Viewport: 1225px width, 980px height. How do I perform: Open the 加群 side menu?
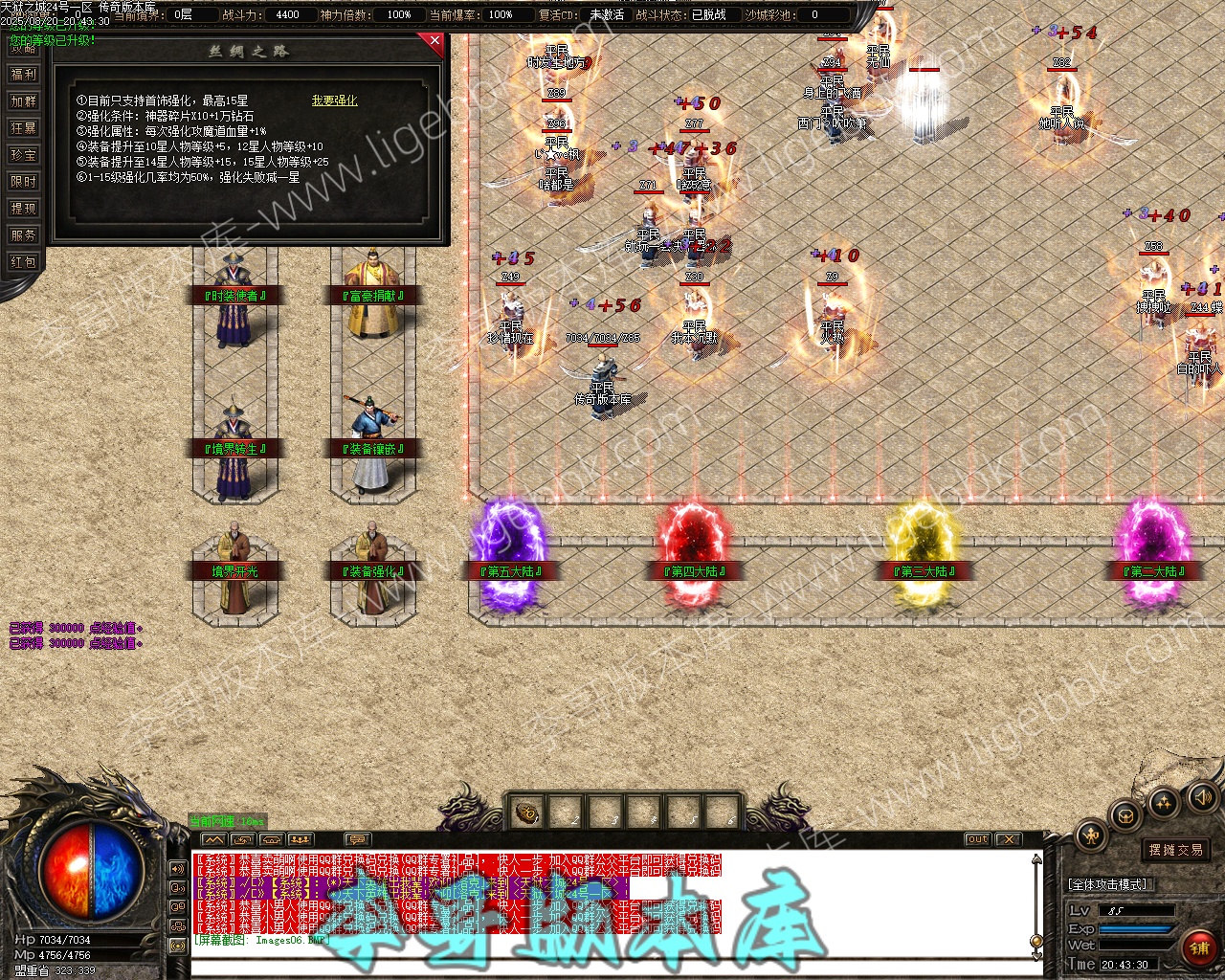pos(23,101)
